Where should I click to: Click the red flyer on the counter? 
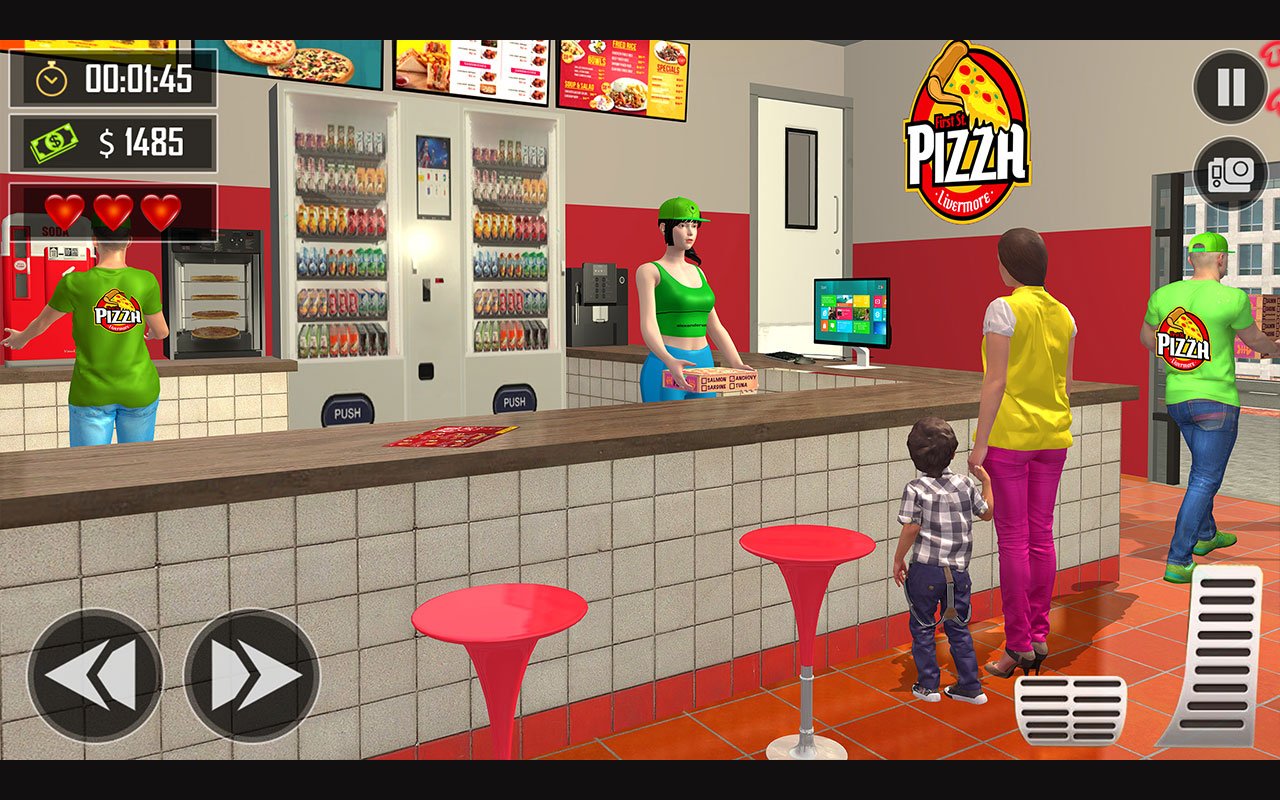(448, 438)
